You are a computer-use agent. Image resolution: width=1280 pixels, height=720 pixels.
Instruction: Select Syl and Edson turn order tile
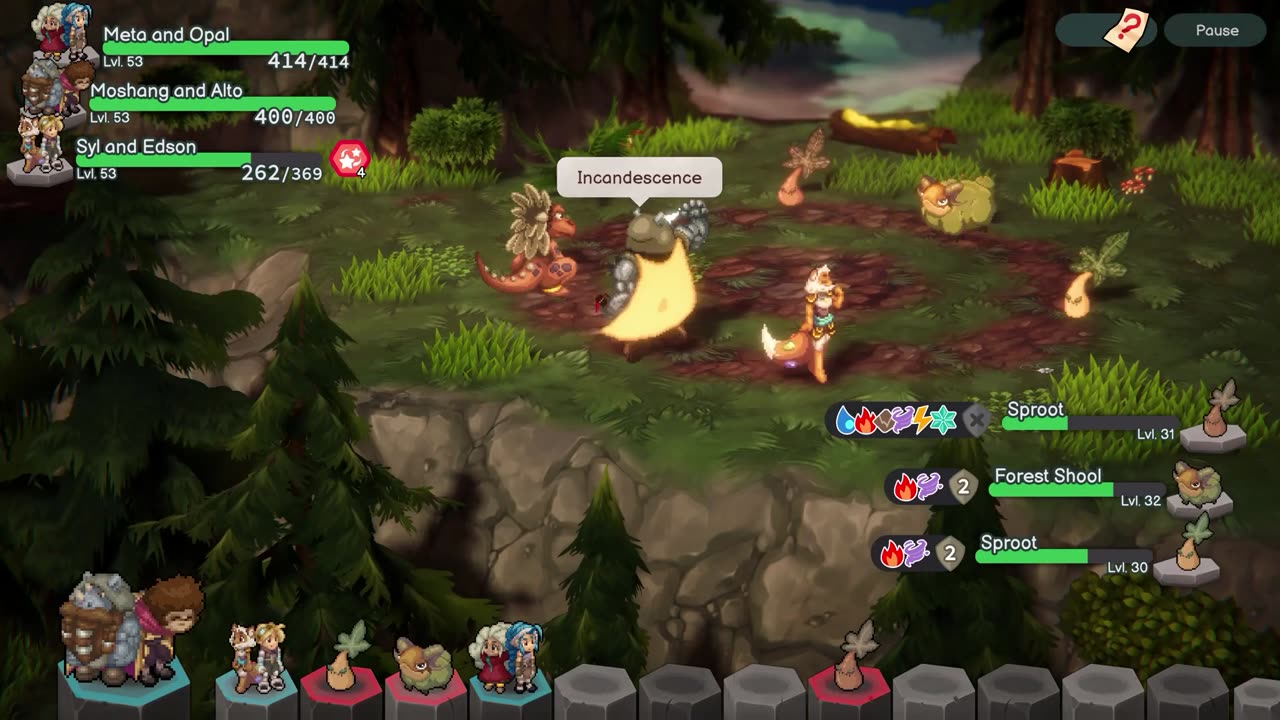click(256, 660)
